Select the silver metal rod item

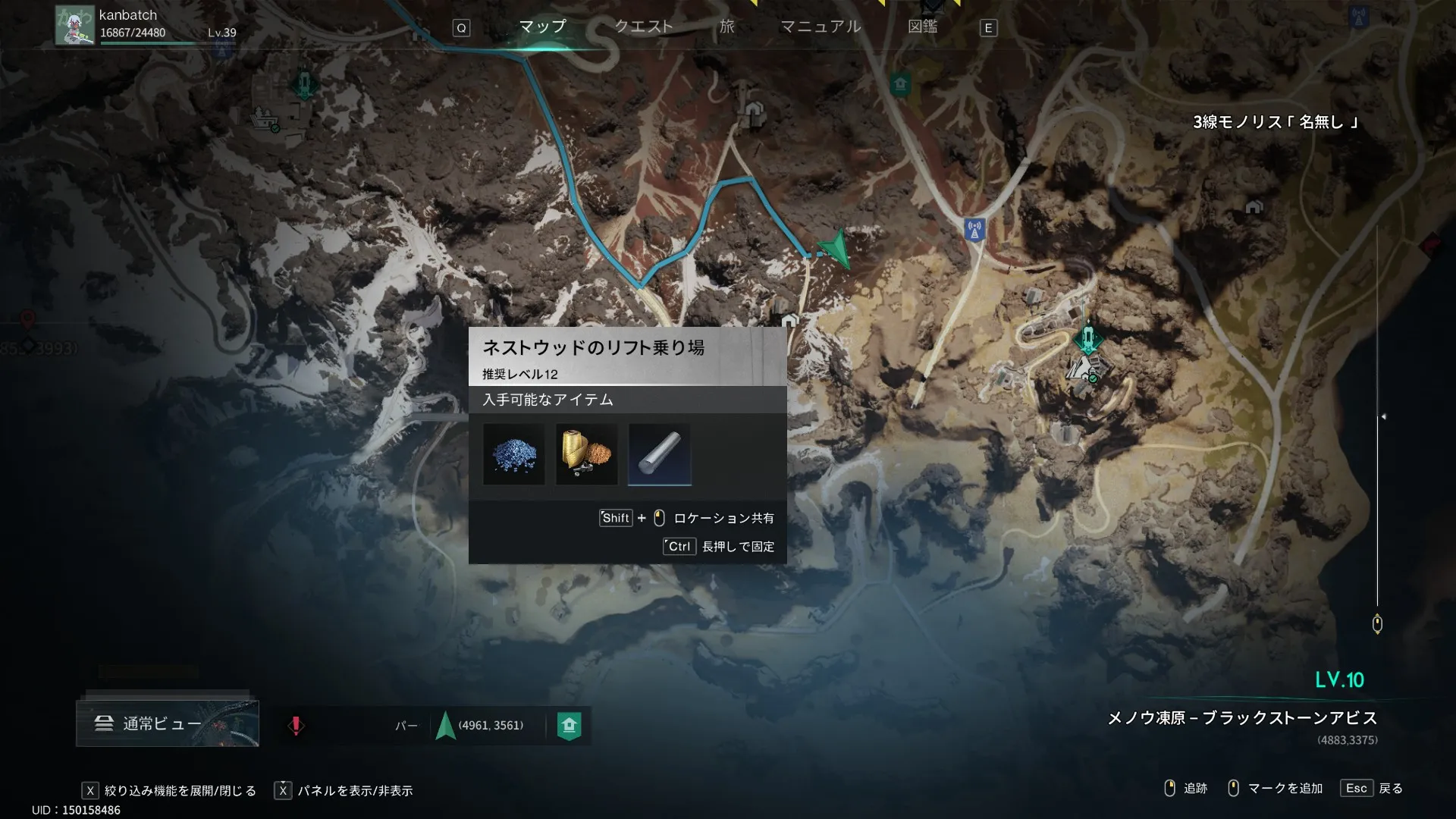coord(659,454)
